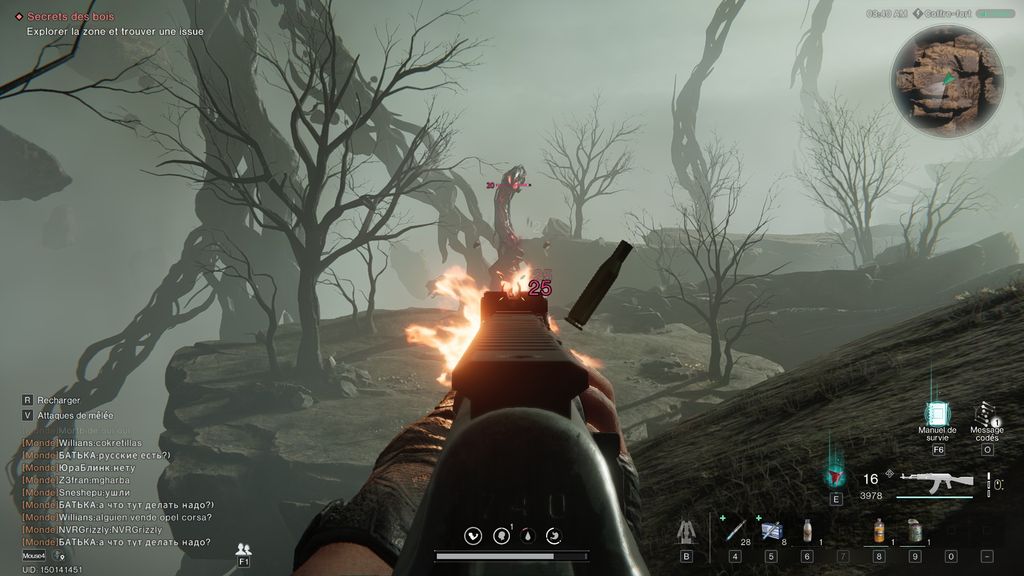The width and height of the screenshot is (1024, 576).
Task: Open the Coffre-fort indicator
Action: (x=950, y=14)
